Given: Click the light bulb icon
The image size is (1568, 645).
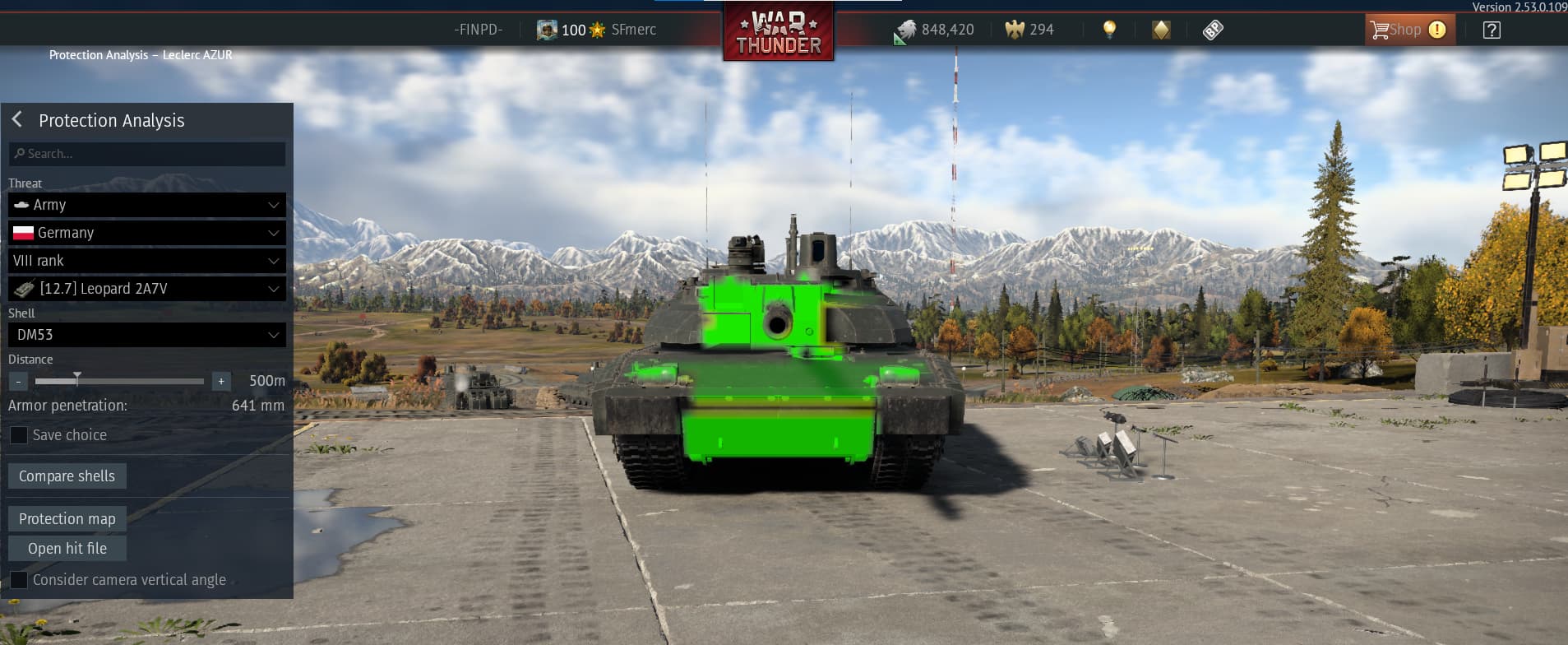Looking at the screenshot, I should click(1109, 30).
